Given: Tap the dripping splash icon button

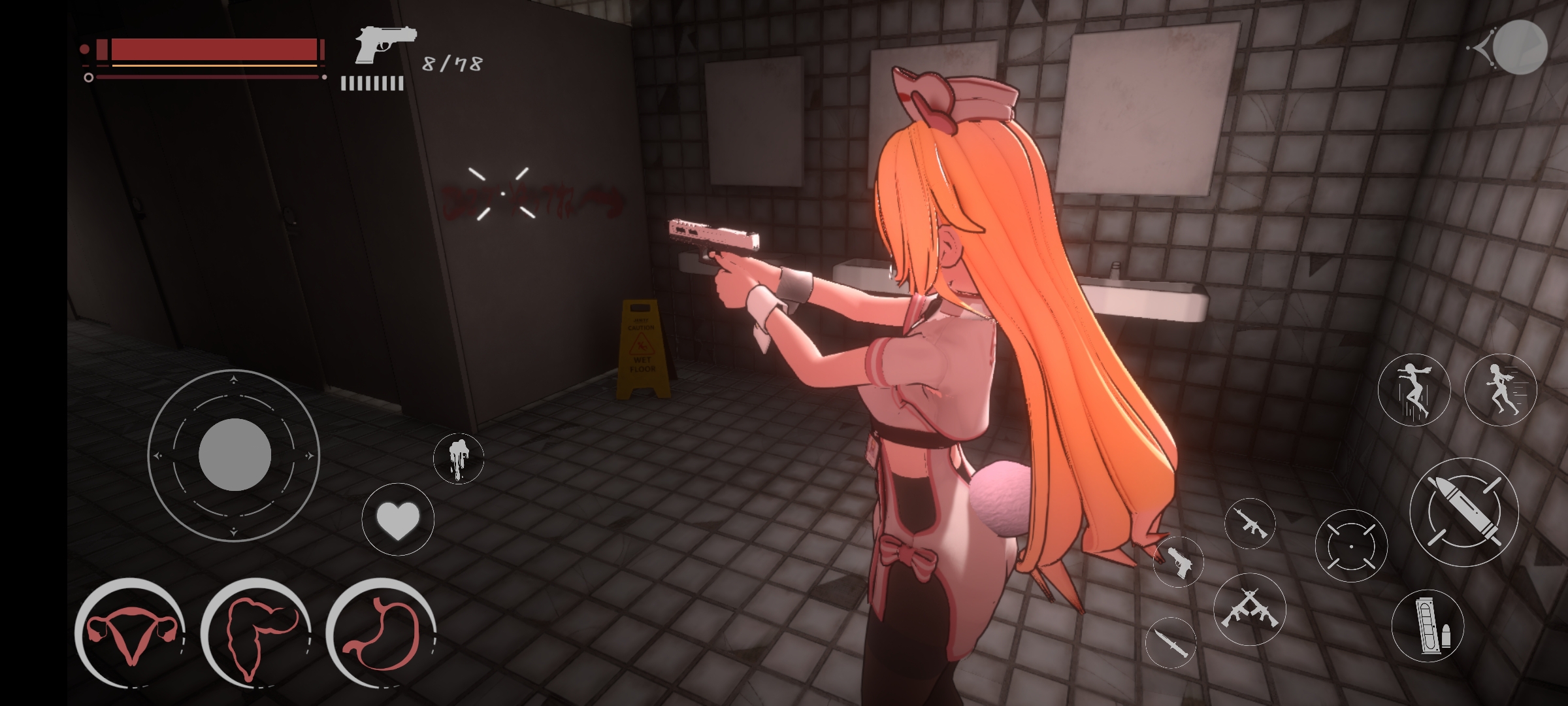Looking at the screenshot, I should [459, 458].
